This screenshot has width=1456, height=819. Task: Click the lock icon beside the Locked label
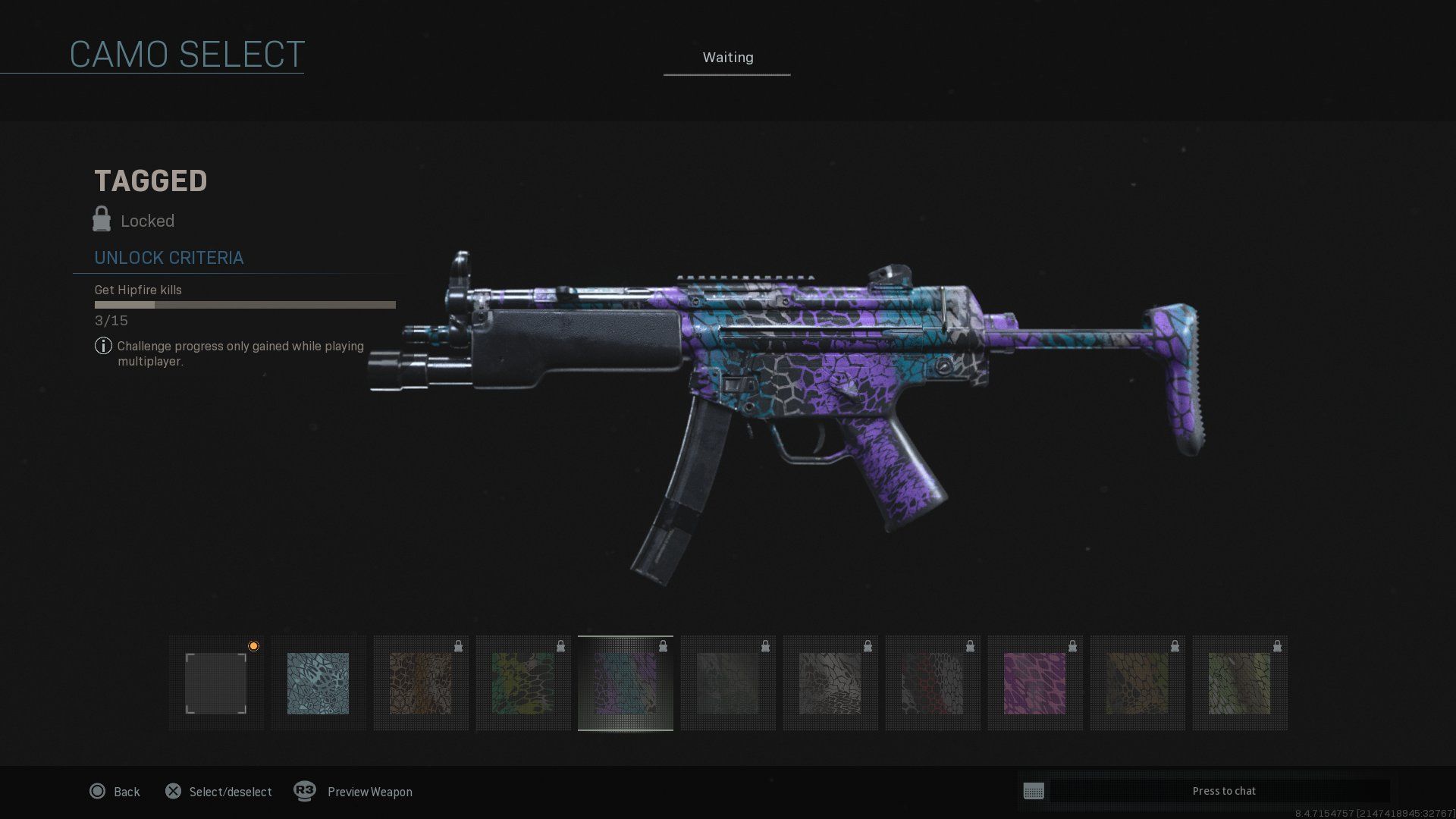[101, 220]
